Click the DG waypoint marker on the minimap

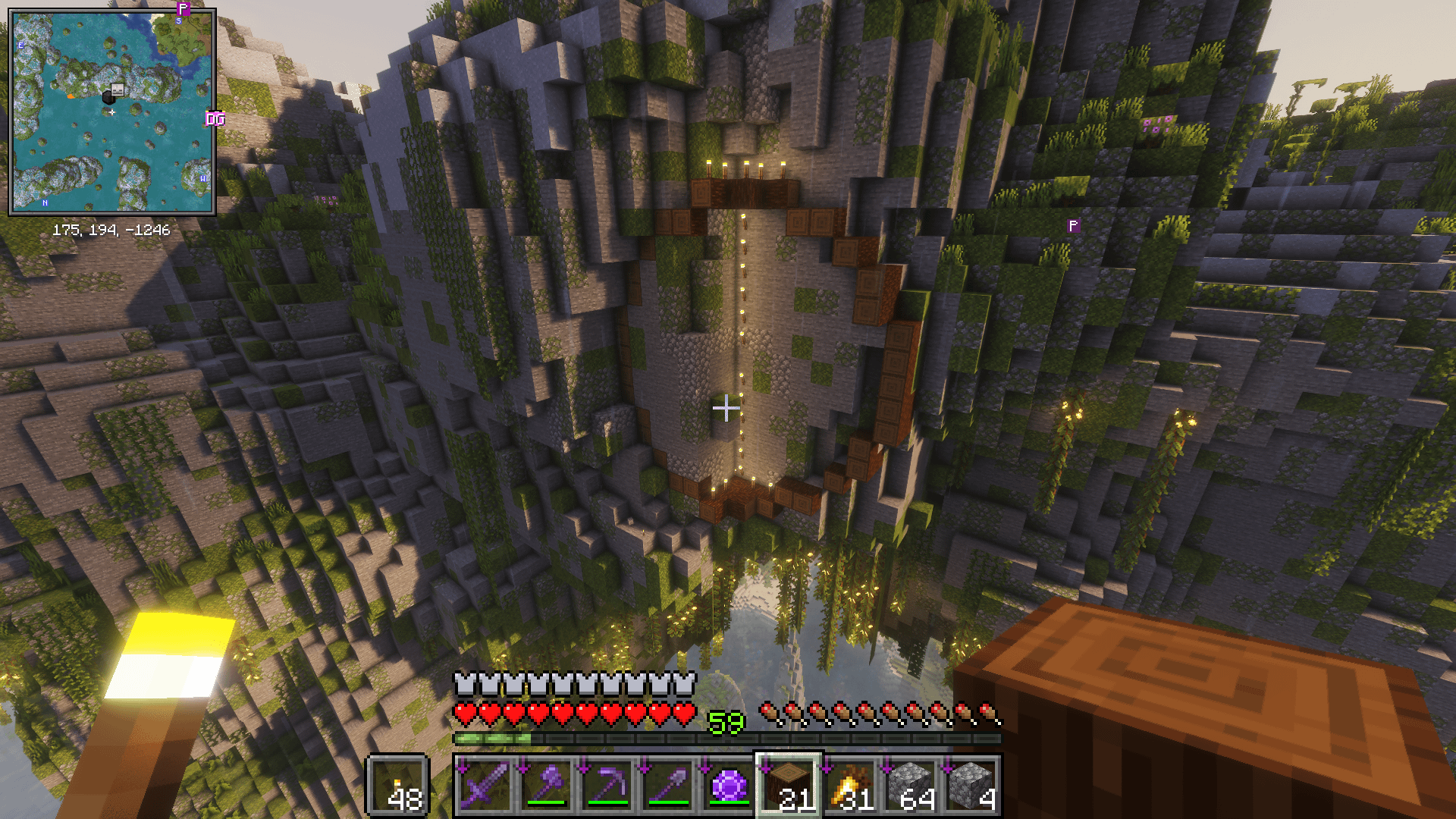(x=215, y=119)
